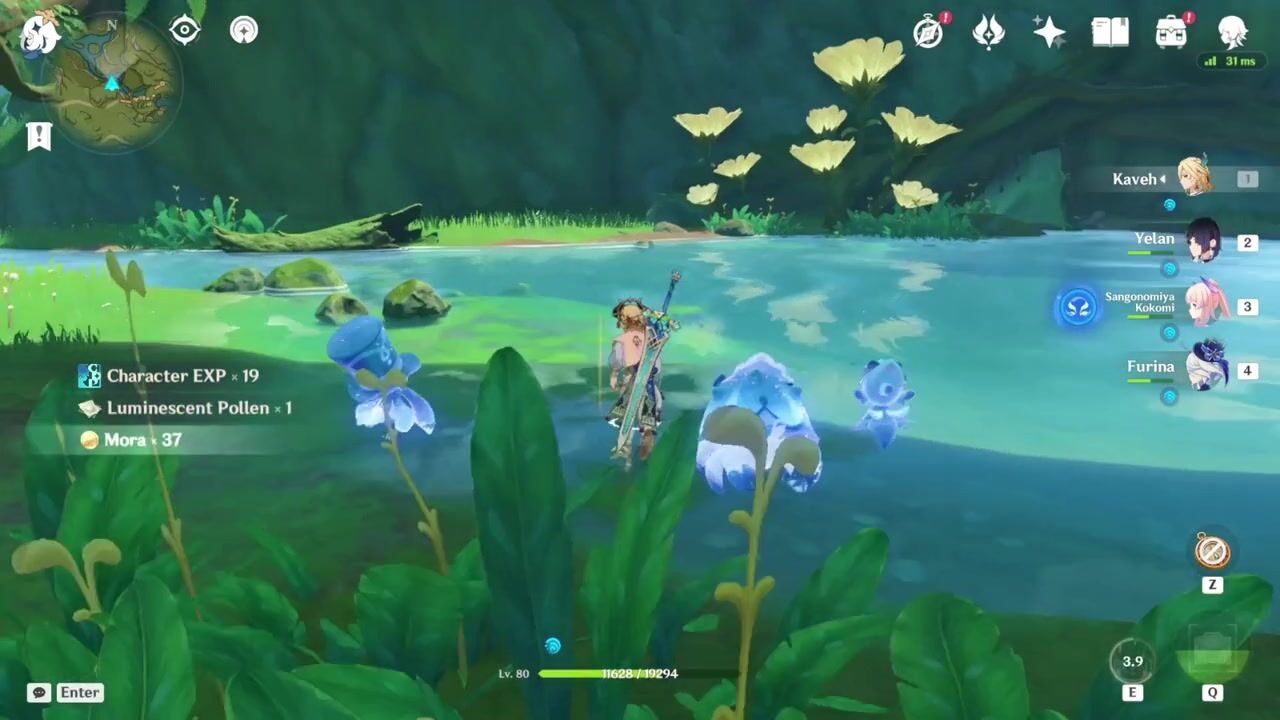The image size is (1280, 720).
Task: Switch to Furina
Action: point(1207,369)
